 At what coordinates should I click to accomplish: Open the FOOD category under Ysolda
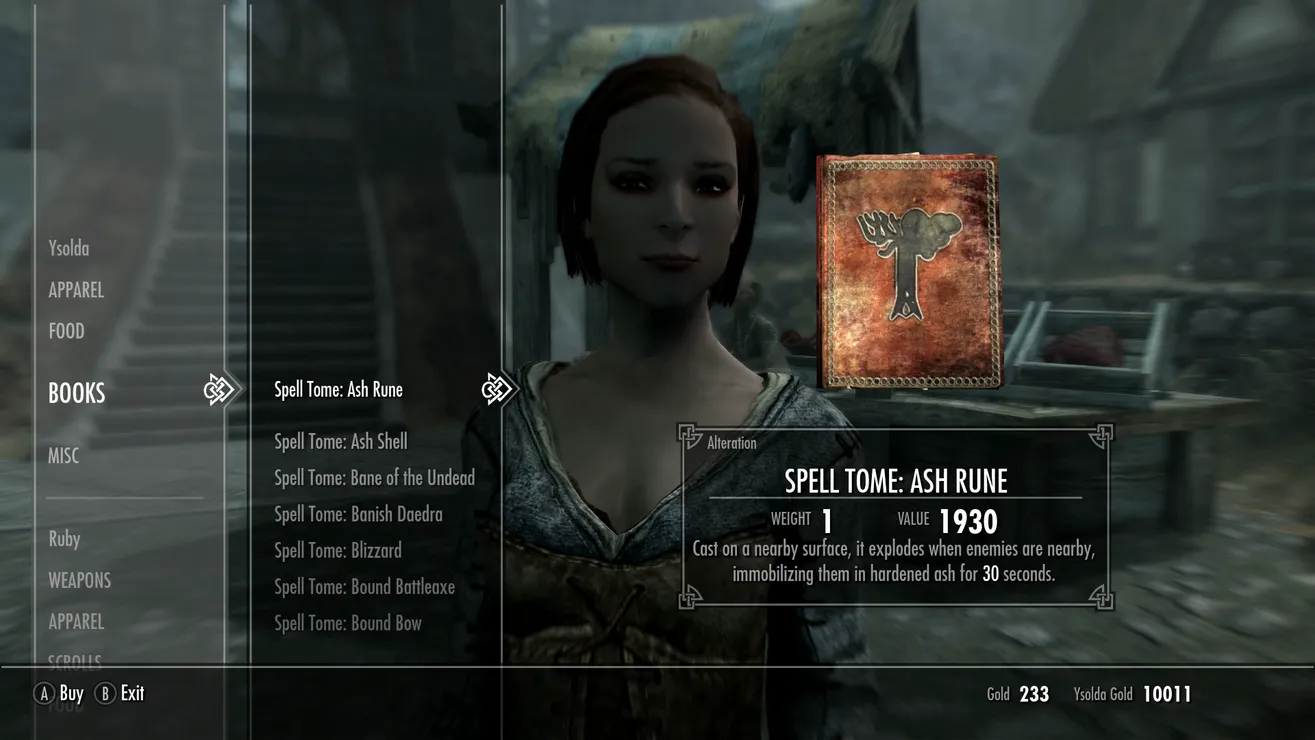pos(67,331)
